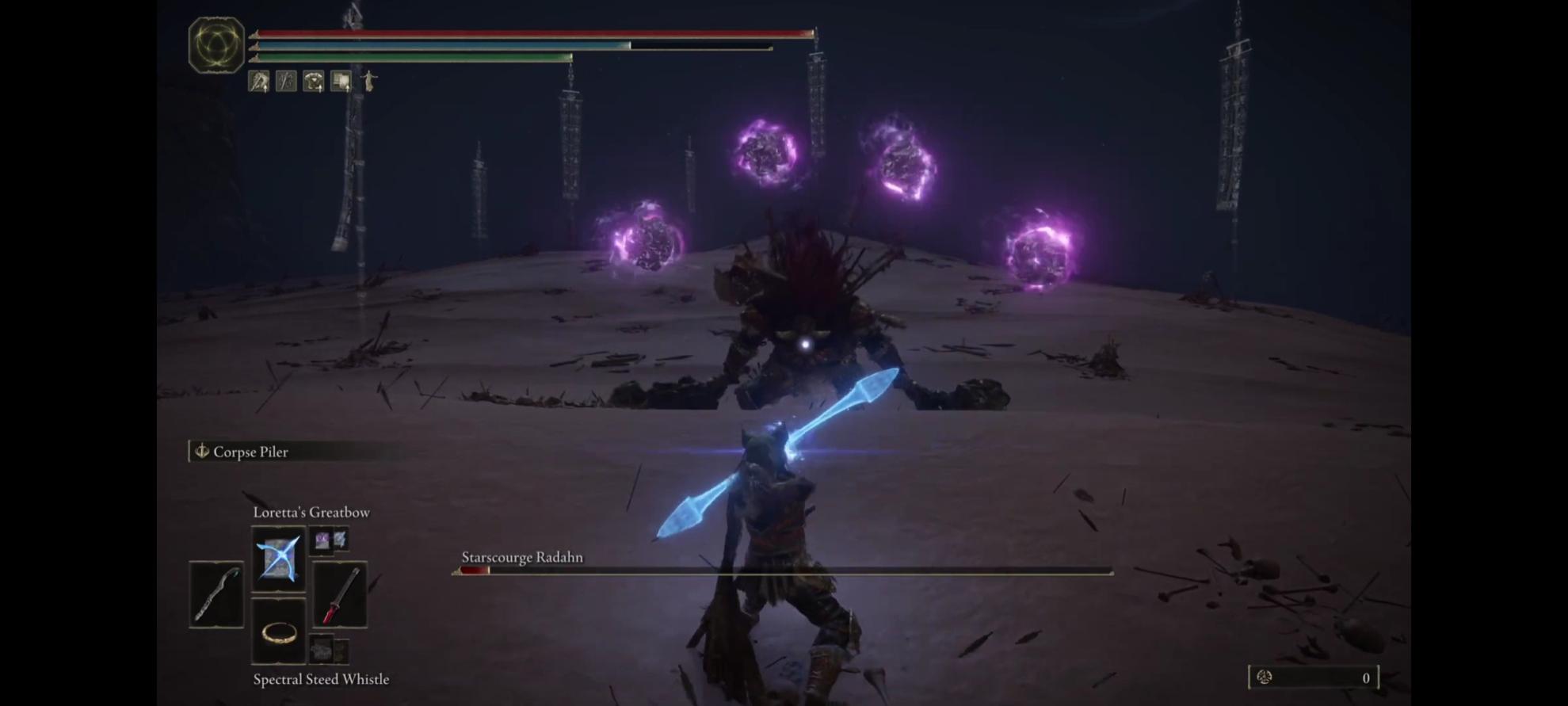Viewport: 1568px width, 706px height.
Task: Click the staff in the left-hand slot
Action: point(216,594)
